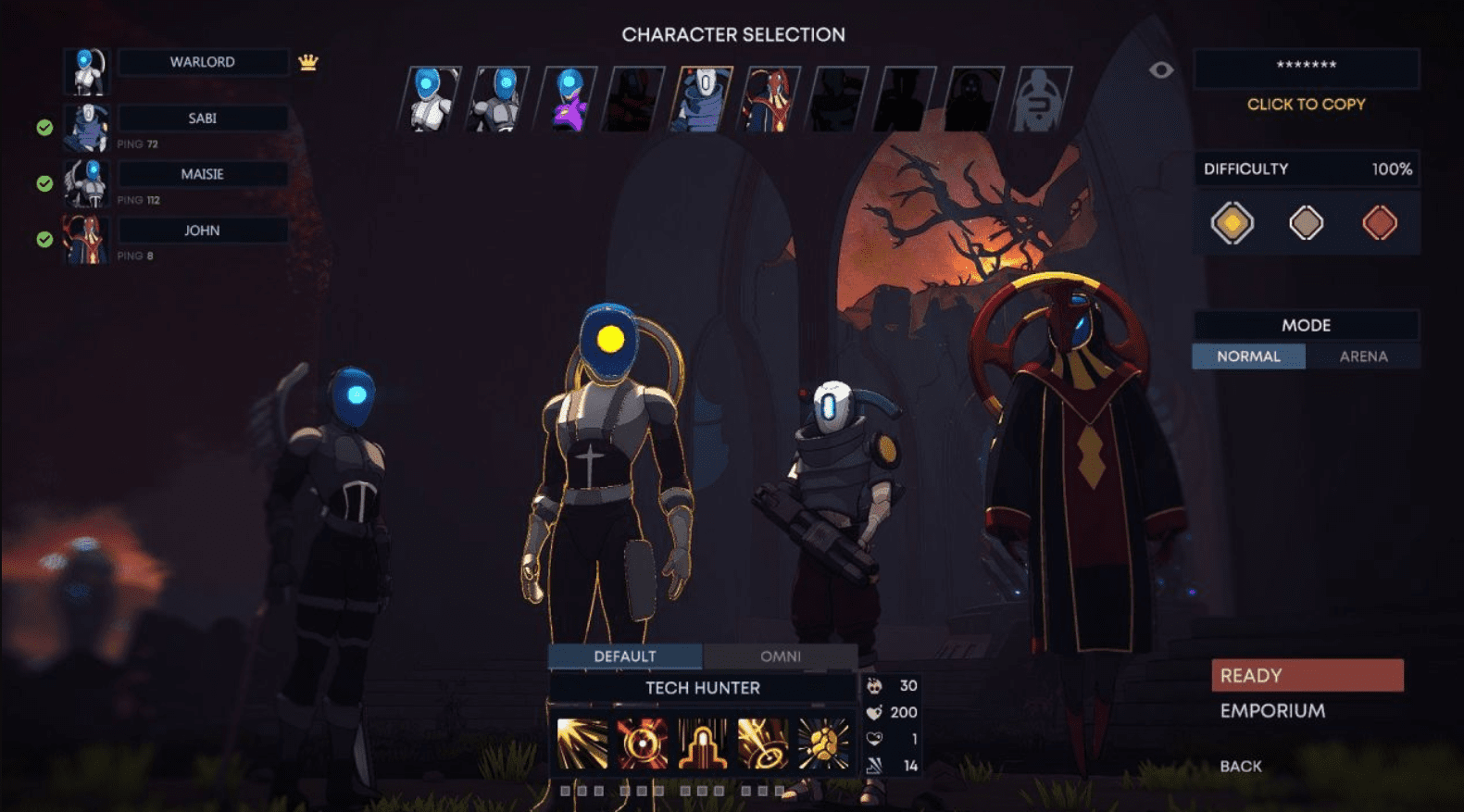This screenshot has width=1464, height=812.
Task: Click CLICK TO COPY to copy lobby code
Action: [1305, 105]
